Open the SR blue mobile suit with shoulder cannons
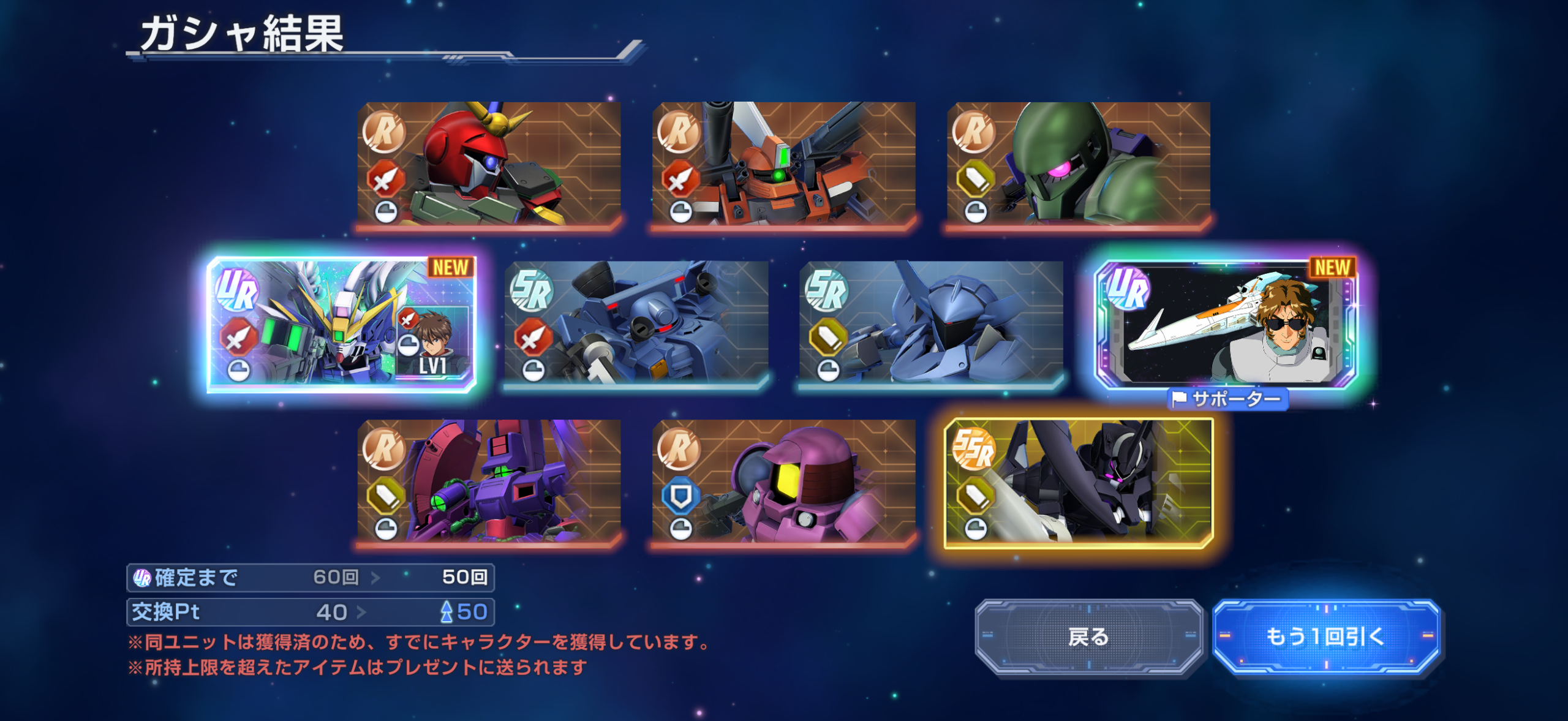This screenshot has height=721, width=1568. click(x=636, y=325)
